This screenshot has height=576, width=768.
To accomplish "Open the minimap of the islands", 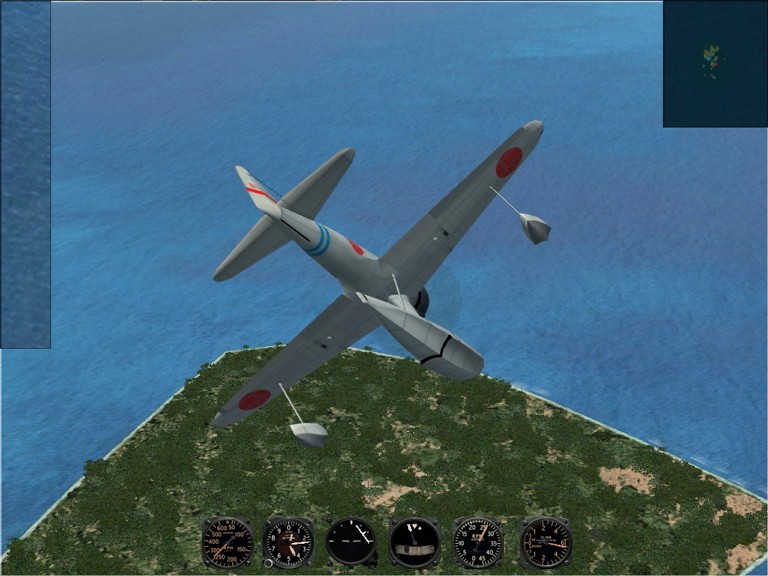I will (x=714, y=64).
